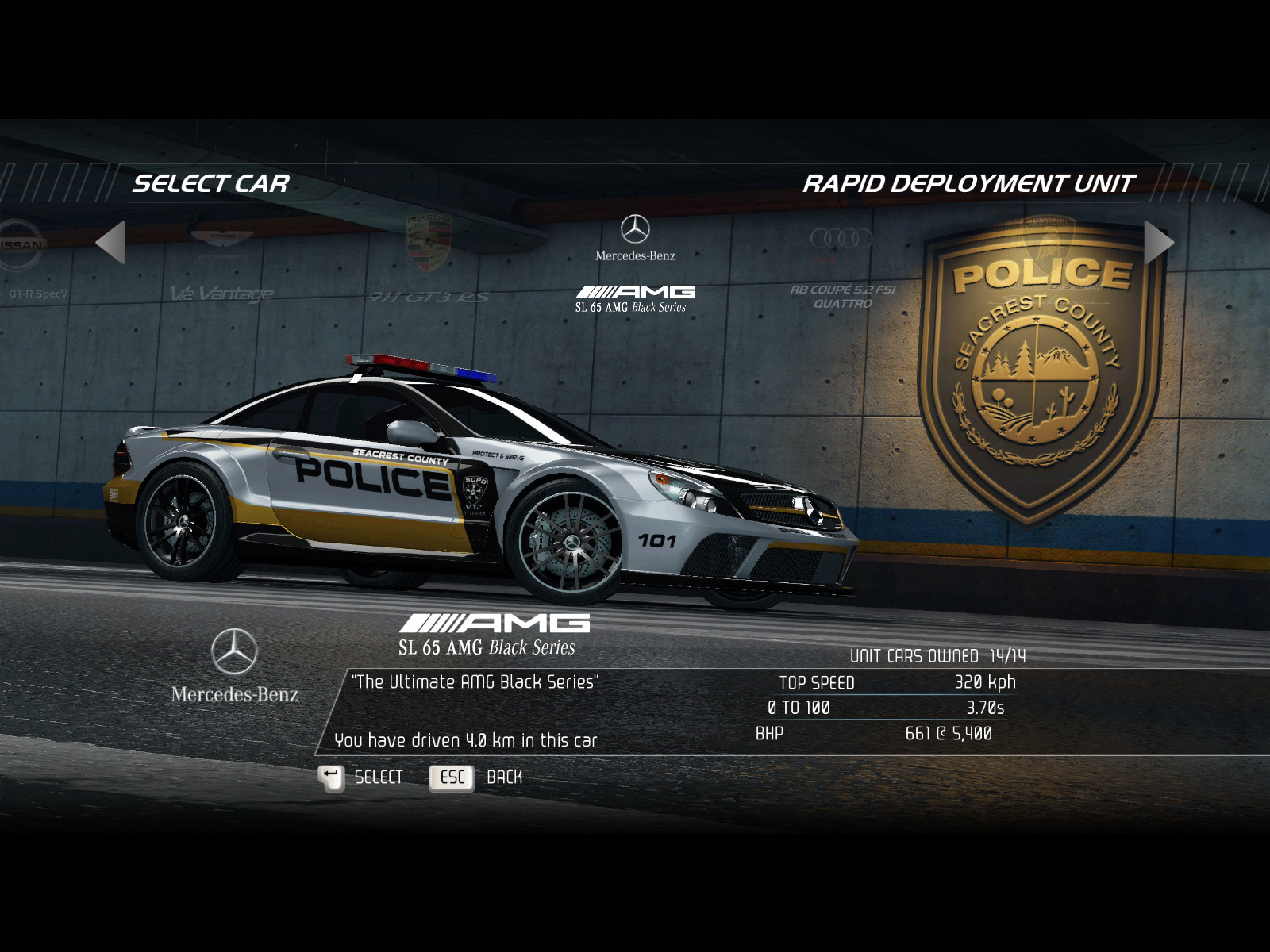Select the Nissan GT-R SpecV car entry
1270x952 pixels.
pos(32,266)
